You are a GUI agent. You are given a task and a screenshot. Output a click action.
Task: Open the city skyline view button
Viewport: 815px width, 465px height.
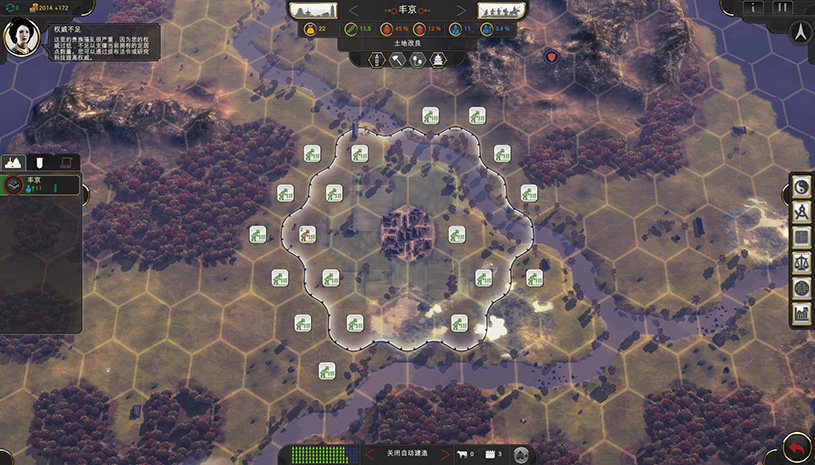click(313, 10)
